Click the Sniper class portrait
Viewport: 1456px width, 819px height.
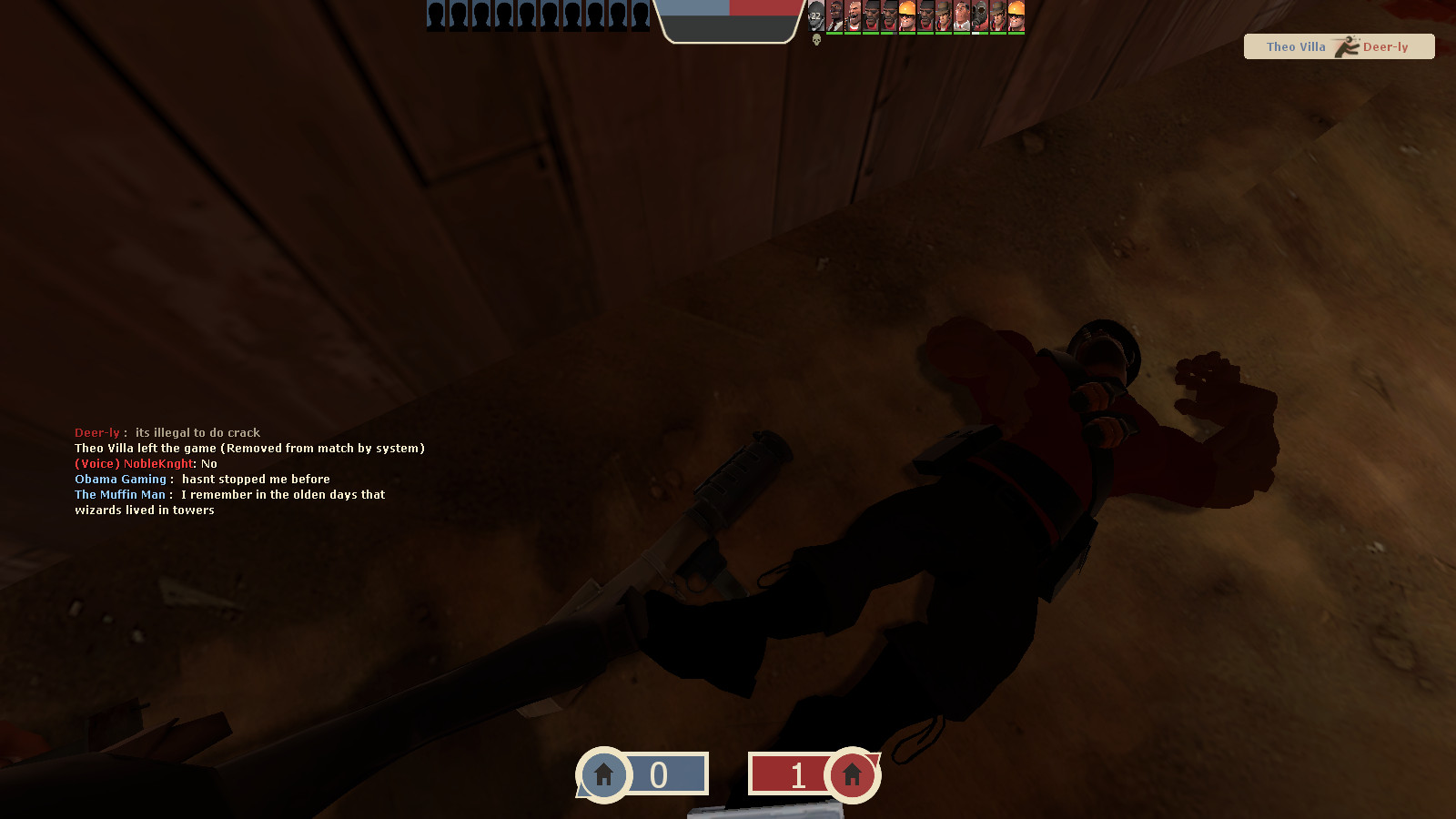click(943, 15)
